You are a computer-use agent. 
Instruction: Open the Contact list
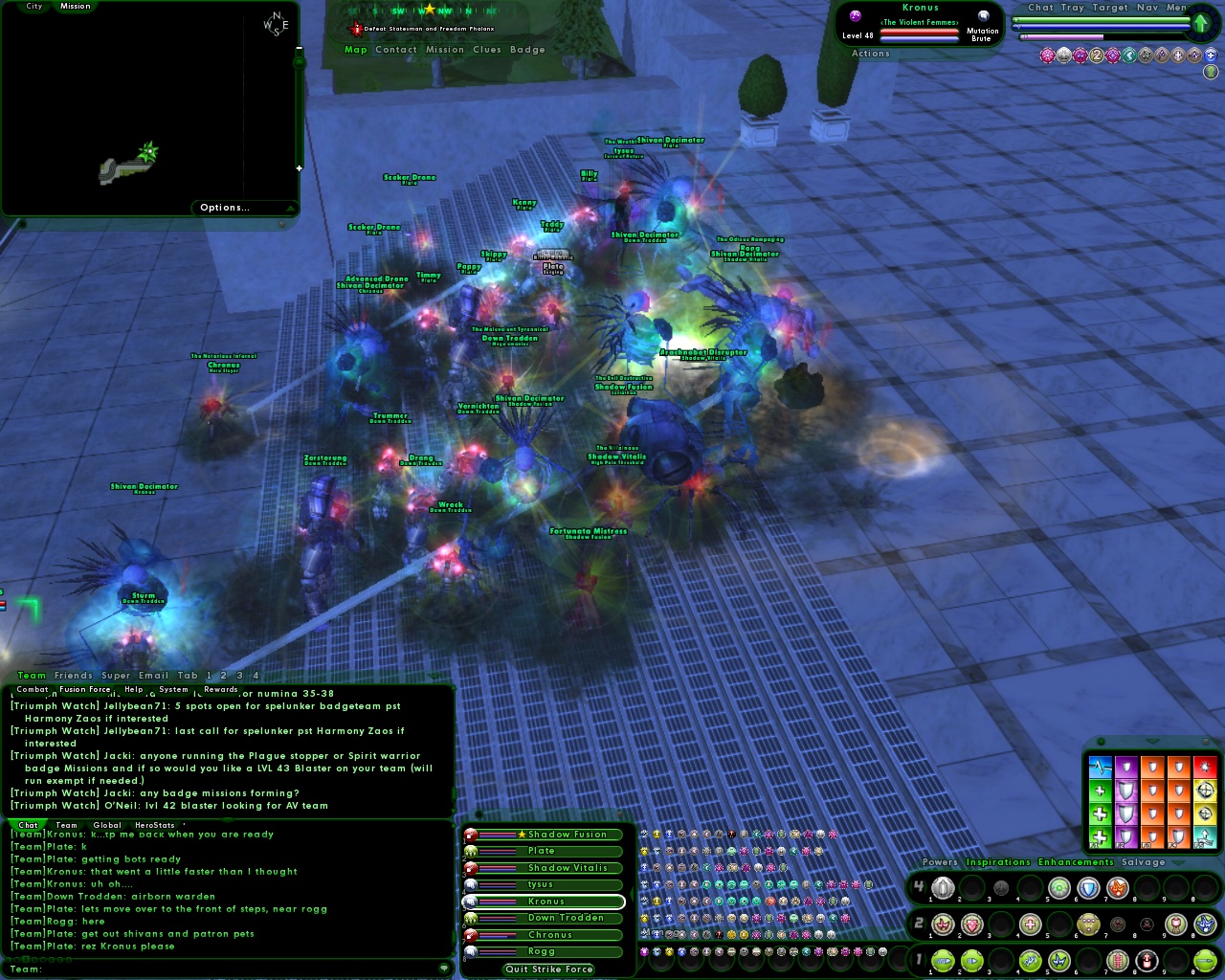(396, 50)
